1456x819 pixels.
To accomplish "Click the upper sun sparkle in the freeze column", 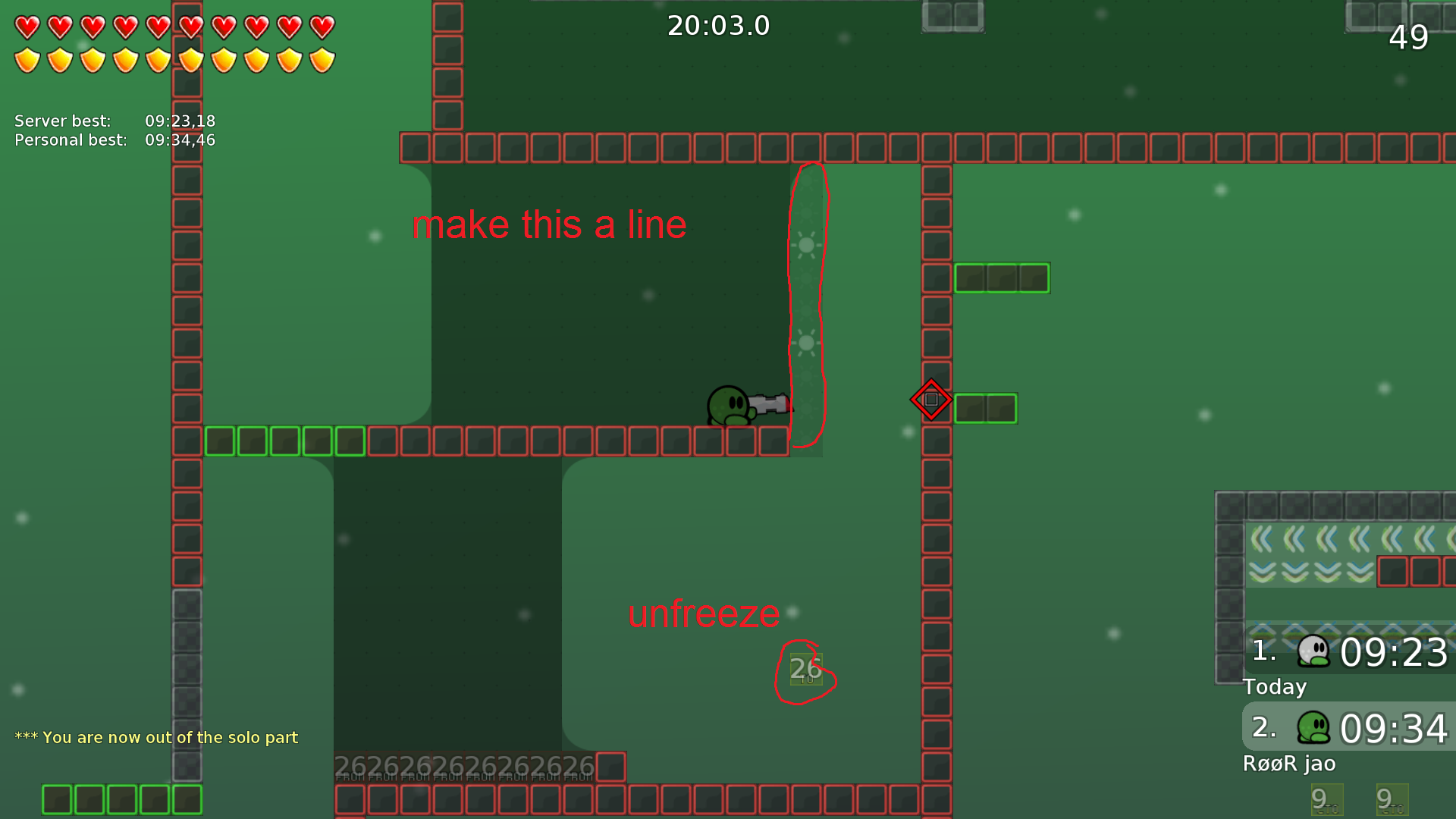I will pos(806,245).
